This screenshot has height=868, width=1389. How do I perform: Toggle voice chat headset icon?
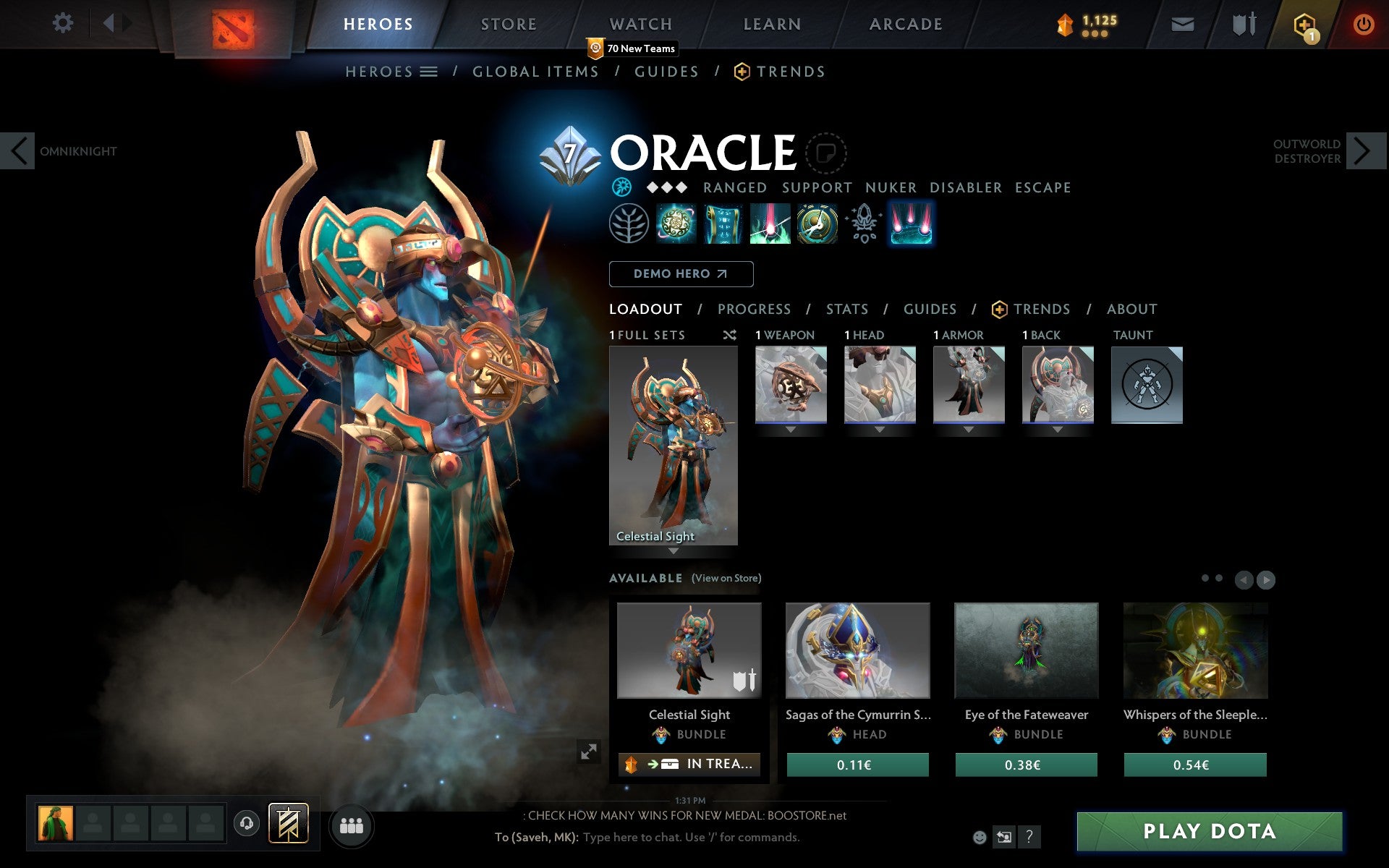coord(245,822)
